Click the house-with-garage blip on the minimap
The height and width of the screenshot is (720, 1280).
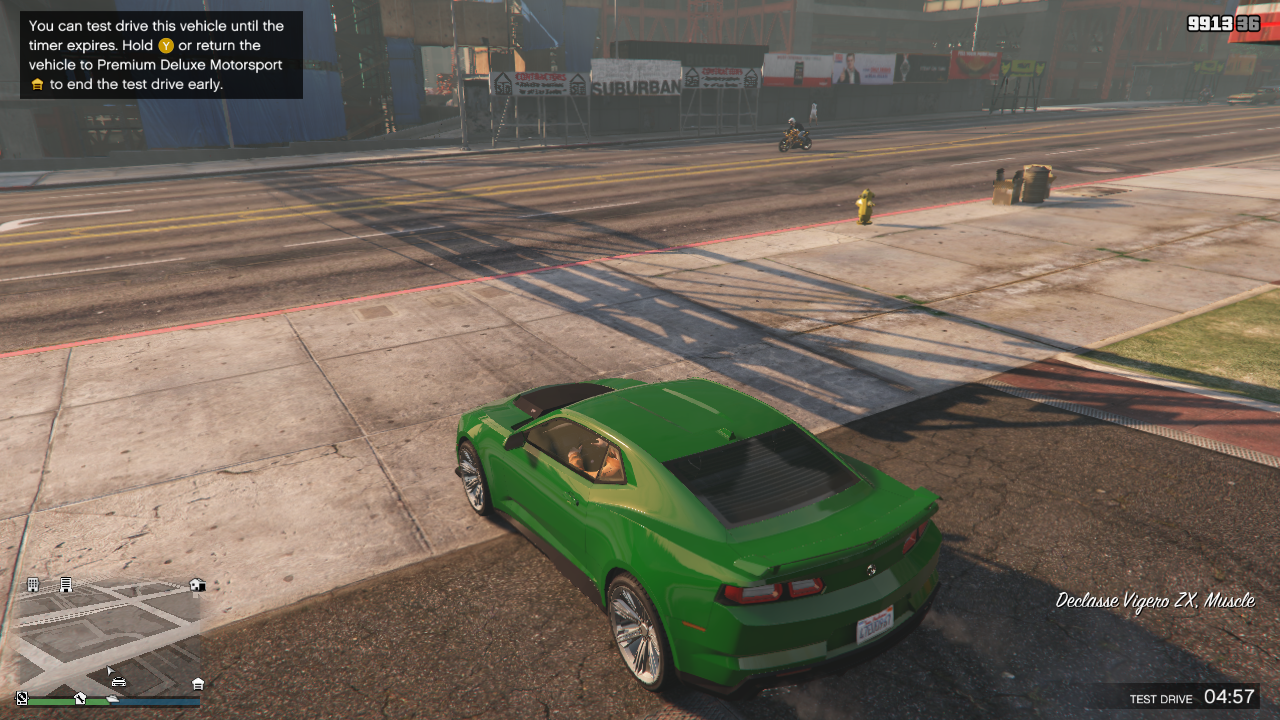tap(197, 585)
